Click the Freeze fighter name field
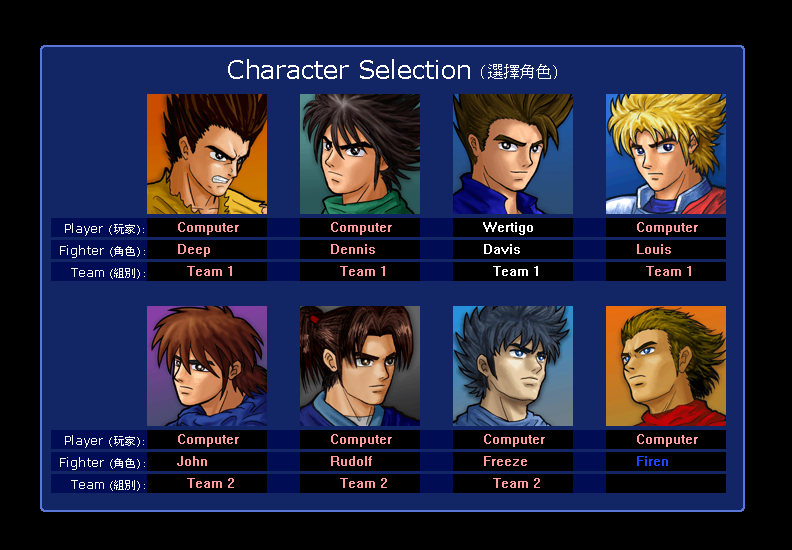Viewport: 792px width, 550px height. point(513,462)
